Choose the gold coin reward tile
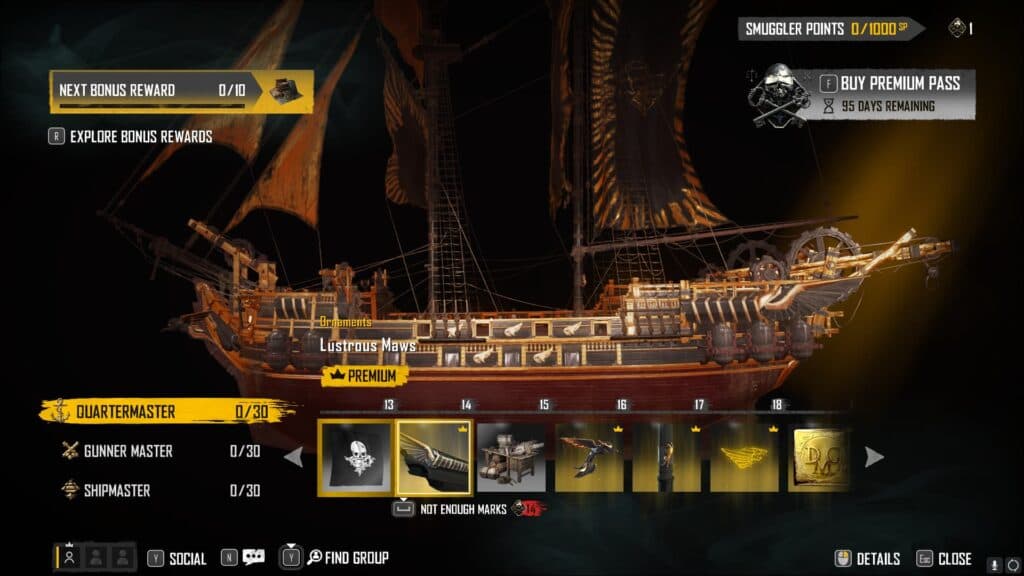 pyautogui.click(x=820, y=456)
